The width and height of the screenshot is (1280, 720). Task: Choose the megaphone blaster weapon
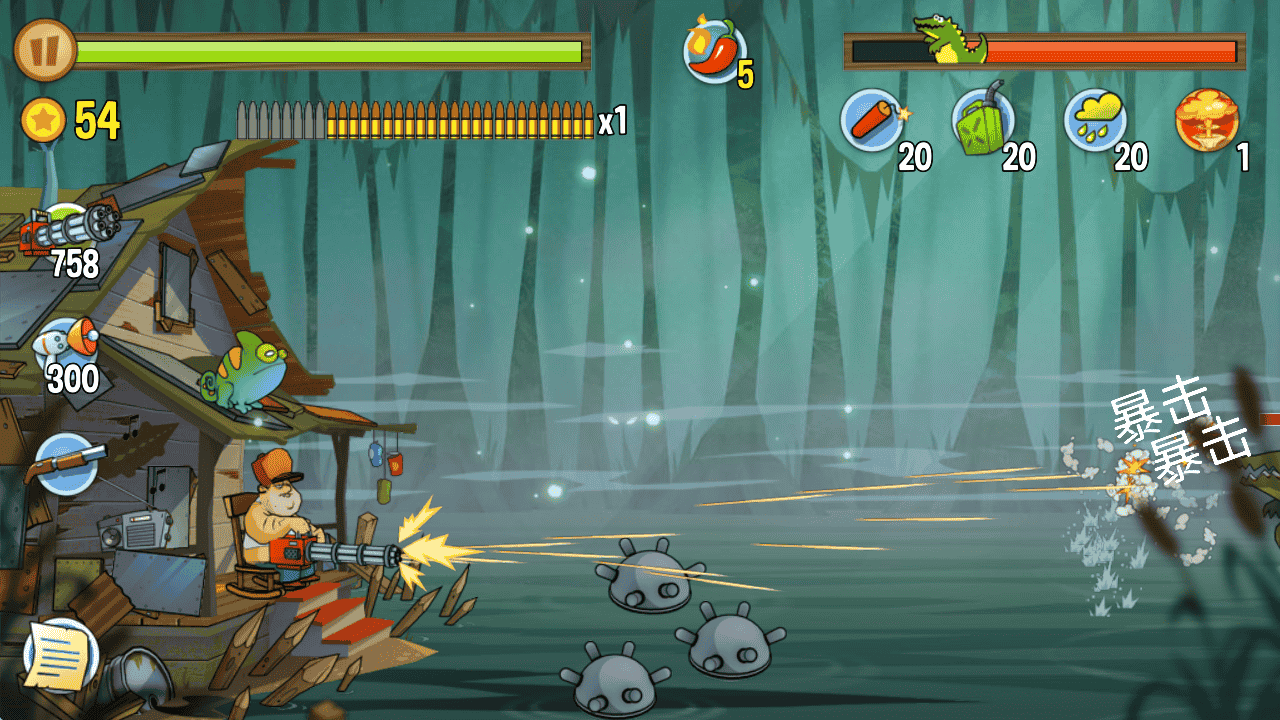[68, 345]
